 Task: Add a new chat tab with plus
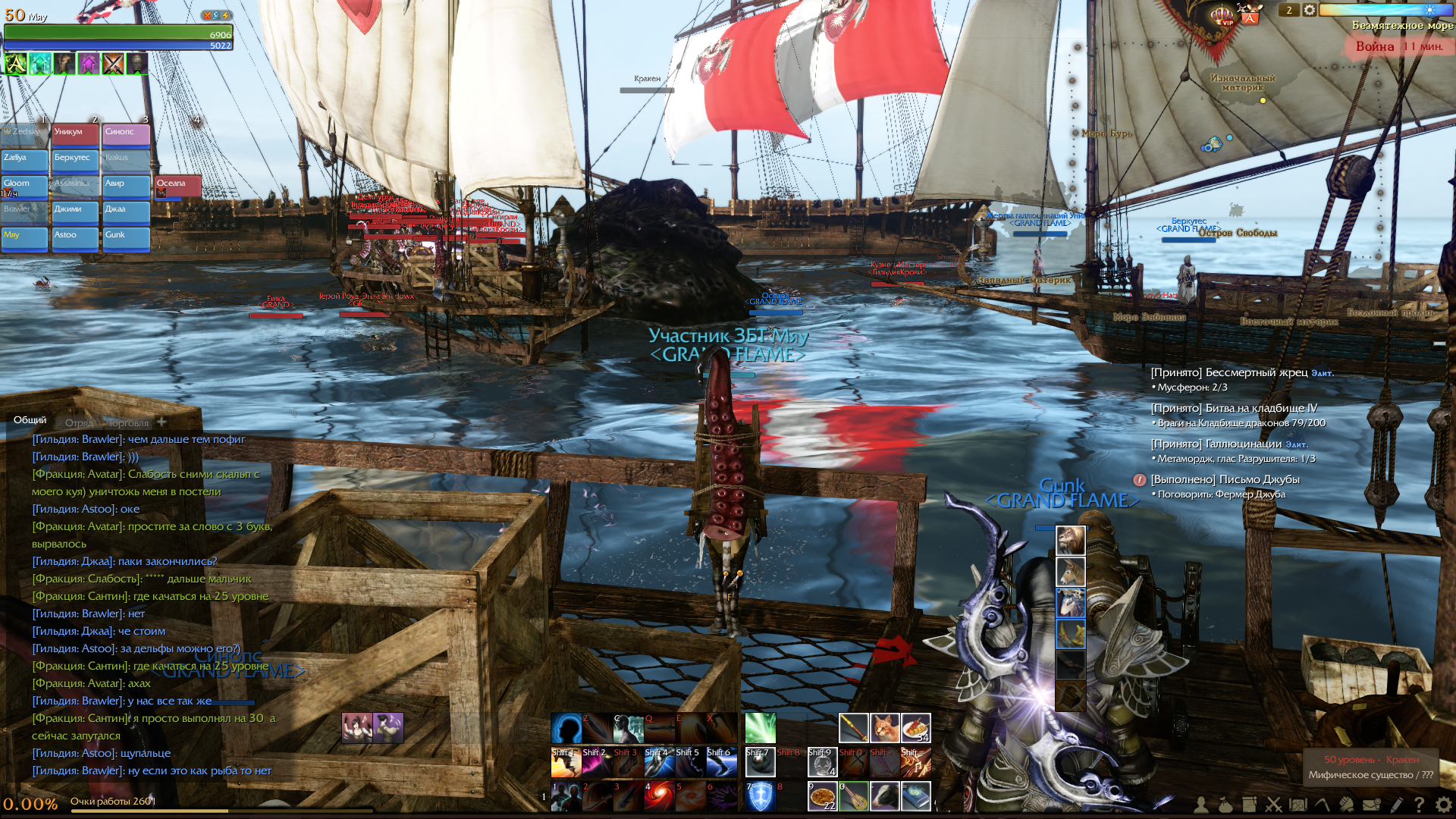[x=162, y=422]
